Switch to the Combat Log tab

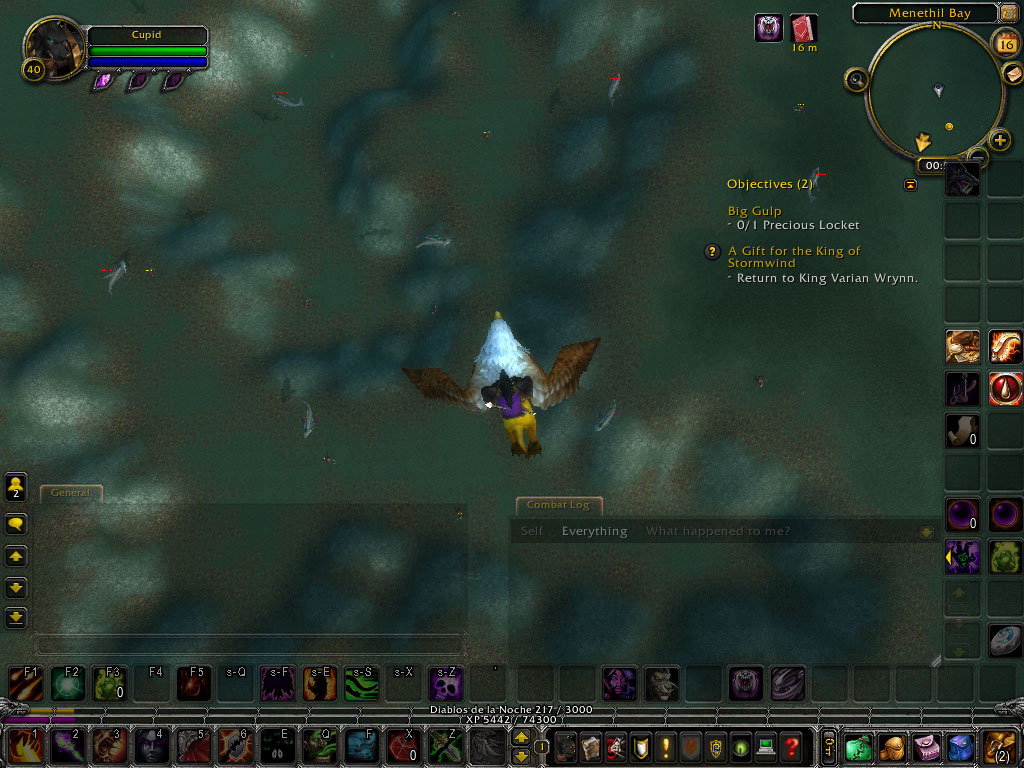(x=558, y=505)
